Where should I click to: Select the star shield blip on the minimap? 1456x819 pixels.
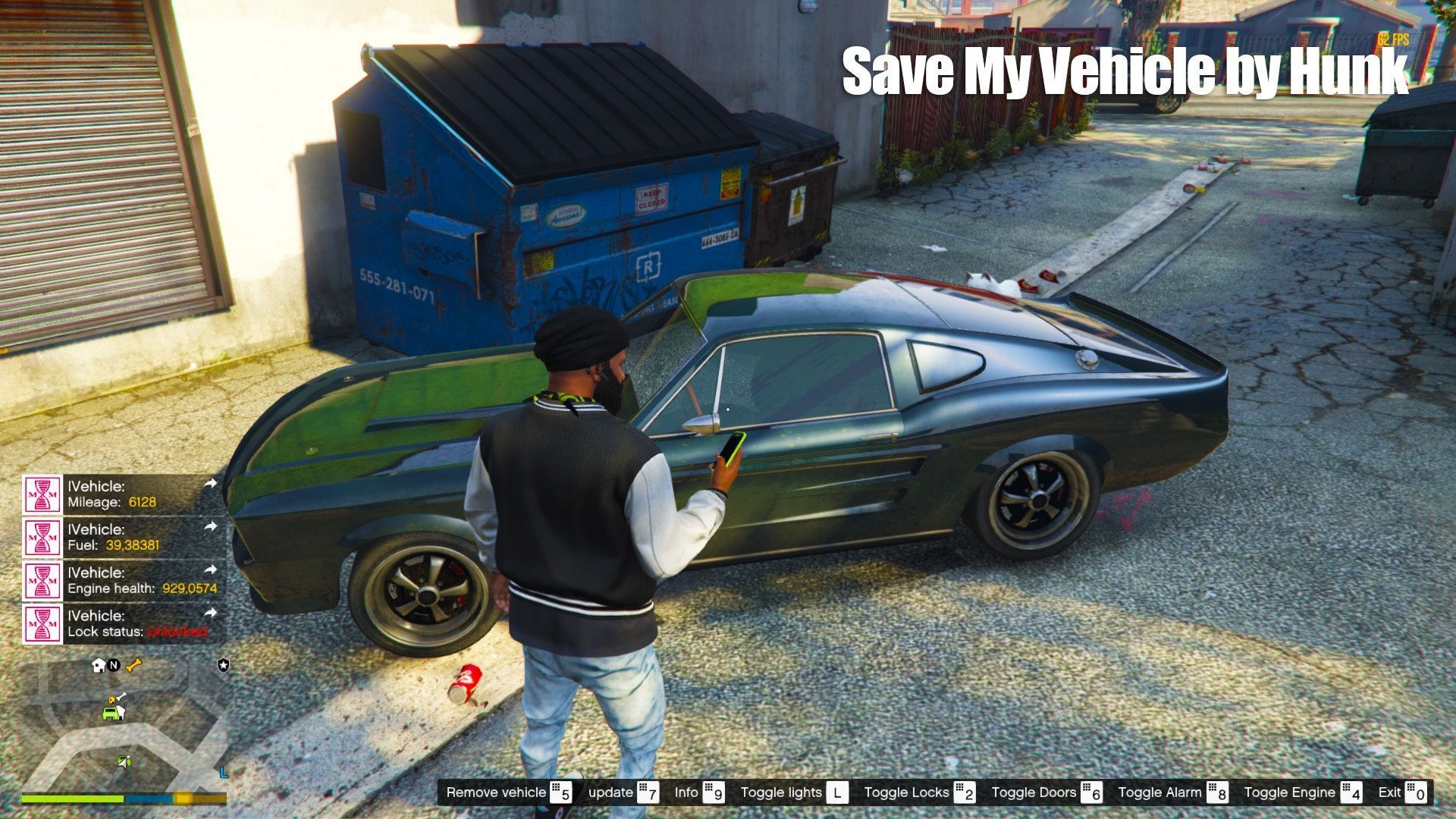pos(222,665)
